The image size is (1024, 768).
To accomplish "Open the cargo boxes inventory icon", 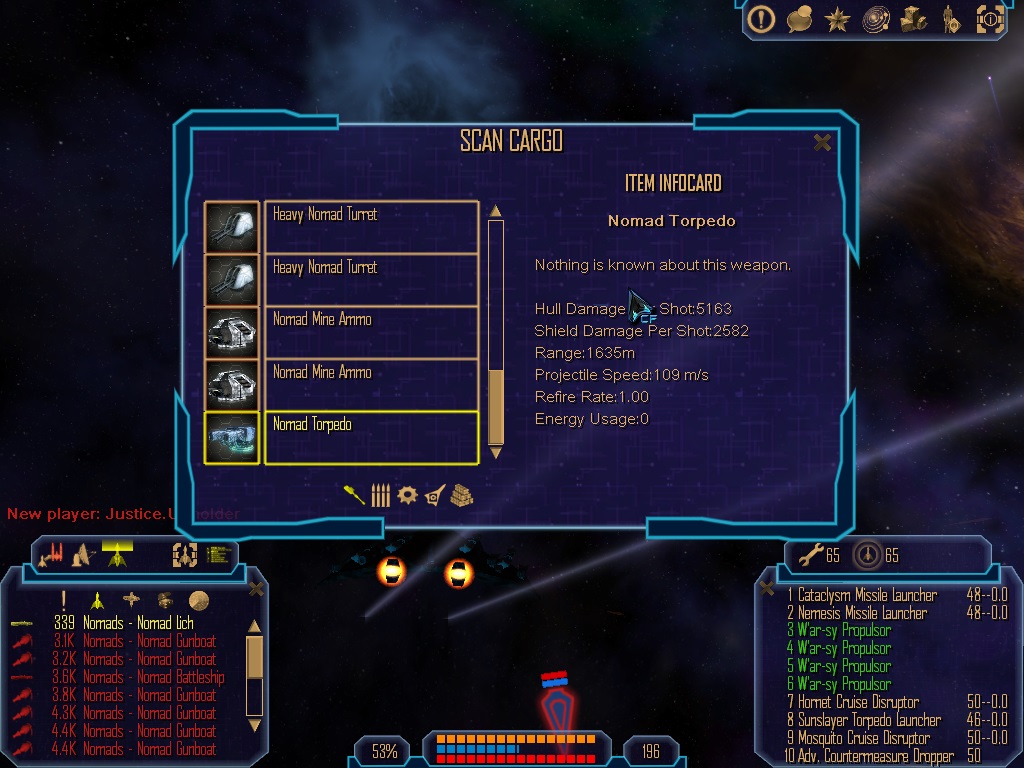I will click(x=913, y=19).
